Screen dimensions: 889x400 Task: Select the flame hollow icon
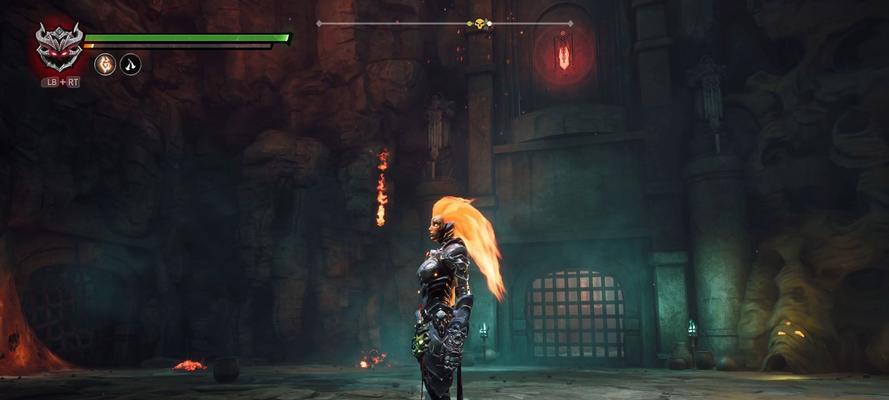tap(104, 65)
